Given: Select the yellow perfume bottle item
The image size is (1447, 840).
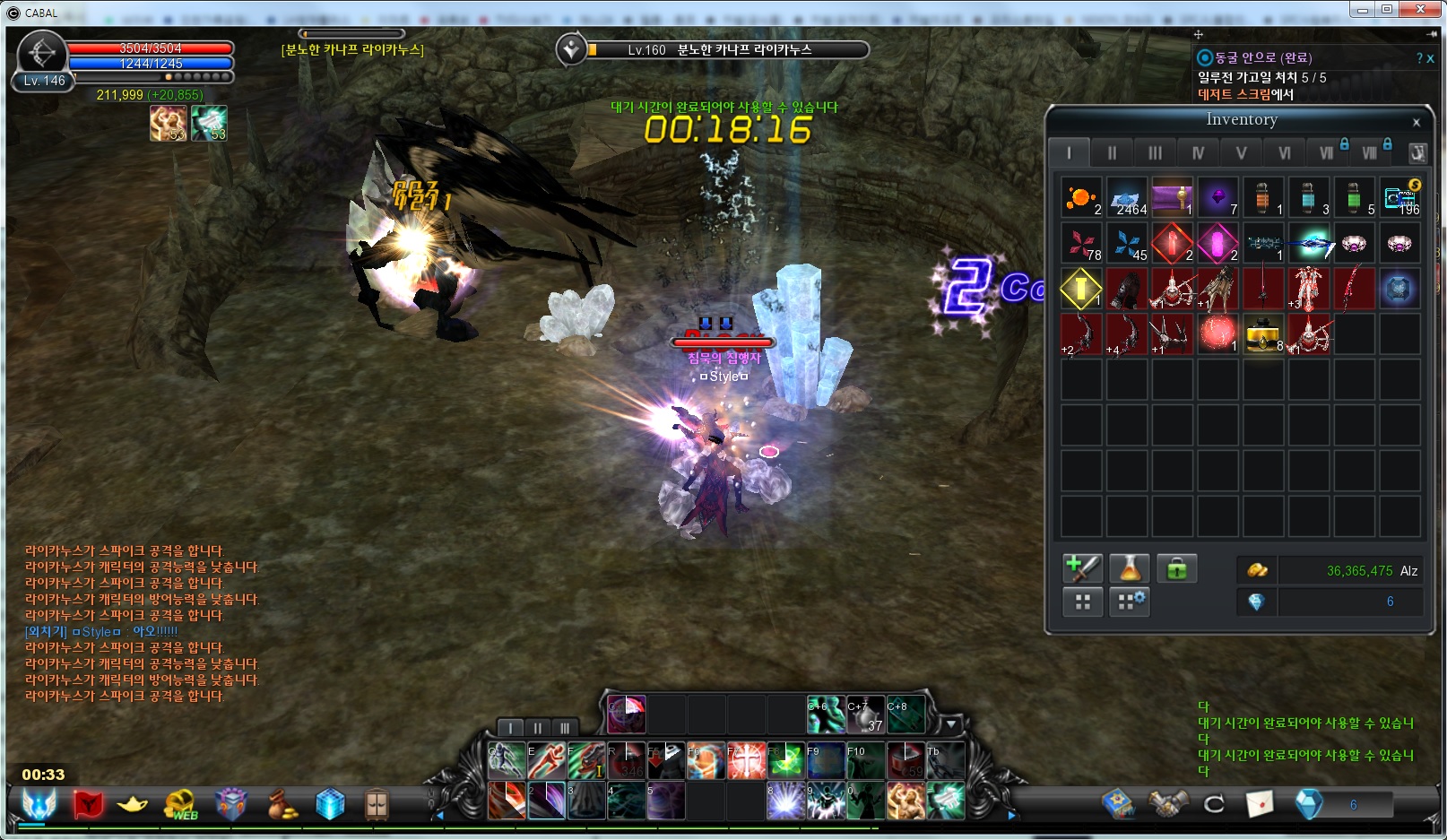Looking at the screenshot, I should (x=1263, y=333).
